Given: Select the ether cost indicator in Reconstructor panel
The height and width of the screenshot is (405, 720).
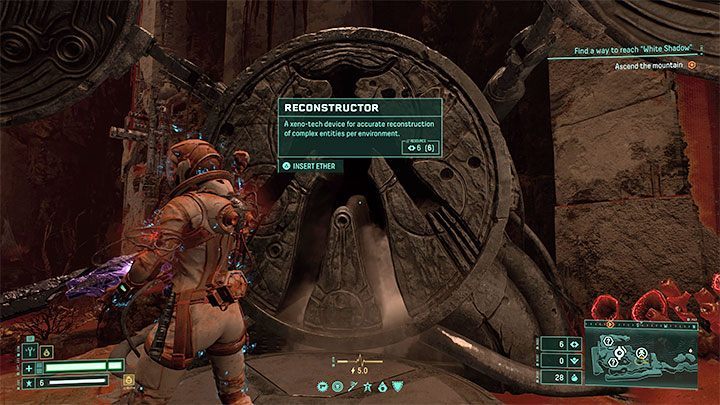Looking at the screenshot, I should click(x=419, y=148).
